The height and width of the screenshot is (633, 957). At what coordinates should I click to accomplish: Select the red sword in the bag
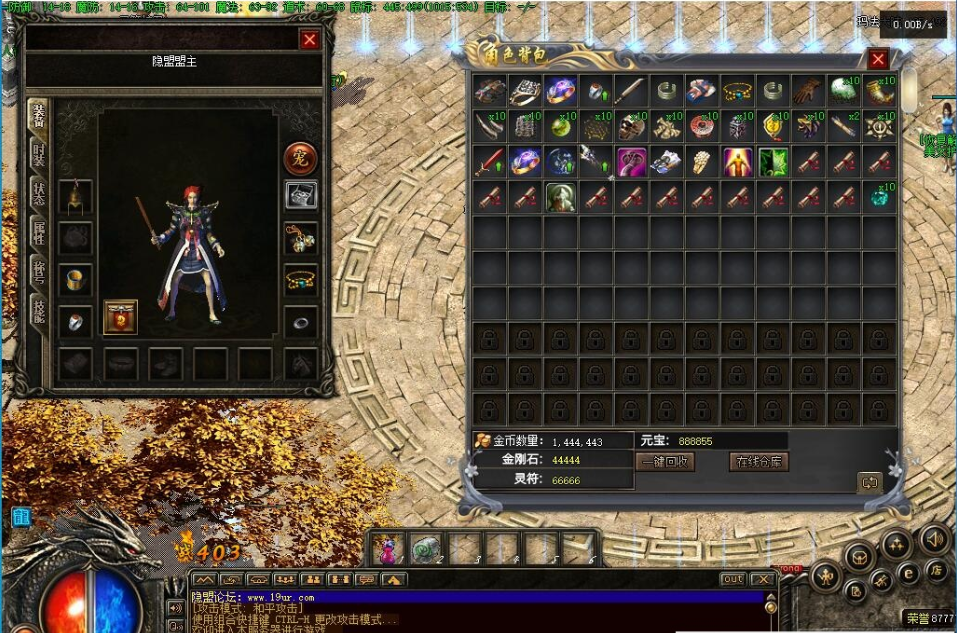tap(490, 160)
